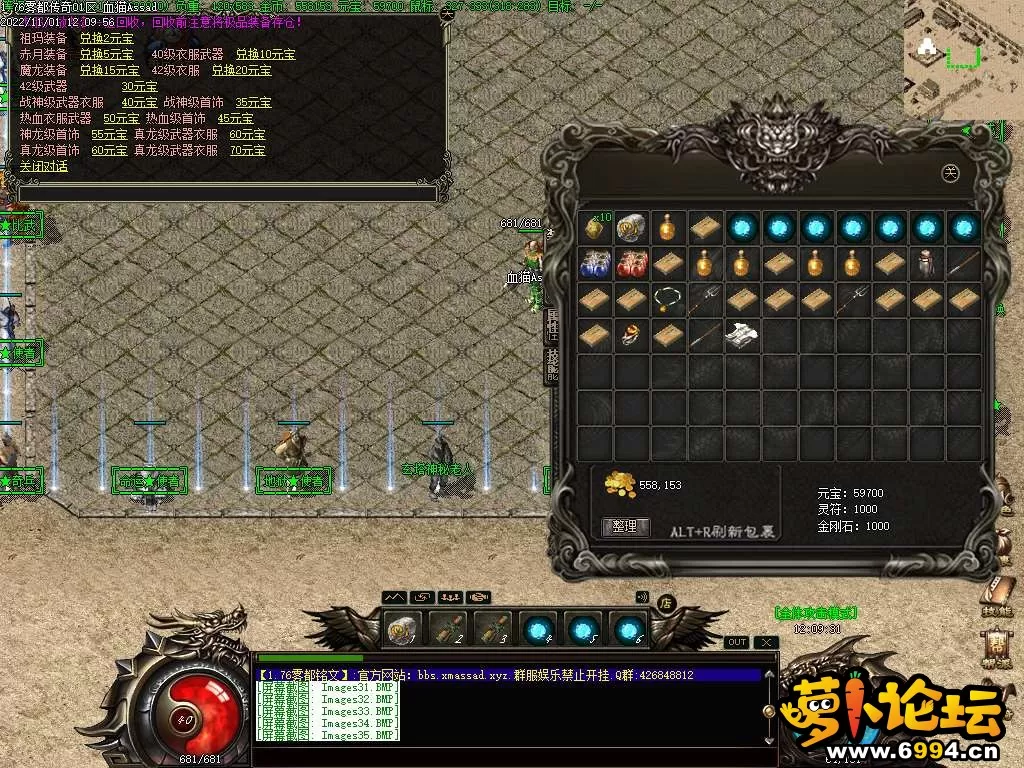Pick the 兑换15元宝 option for 魔龙装备

coord(110,70)
